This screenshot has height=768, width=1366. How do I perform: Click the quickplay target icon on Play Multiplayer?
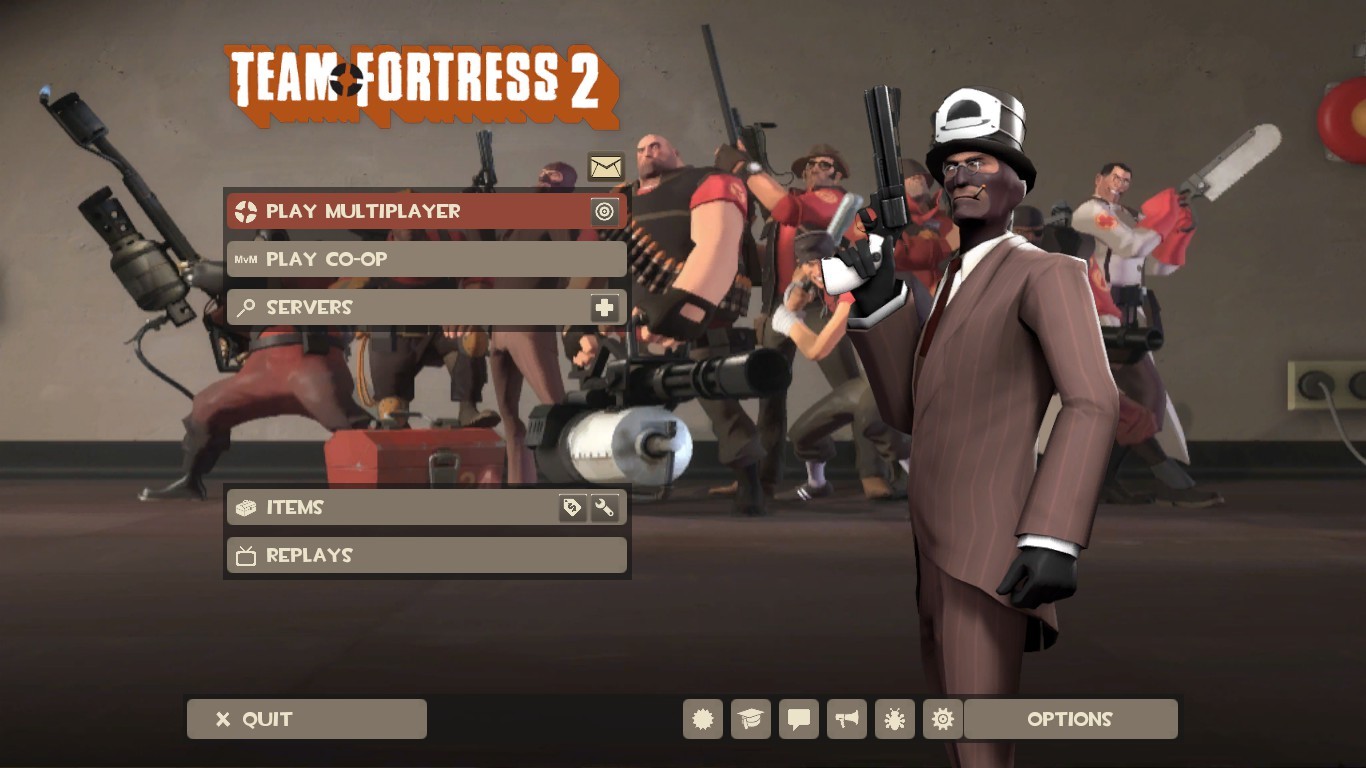coord(604,211)
